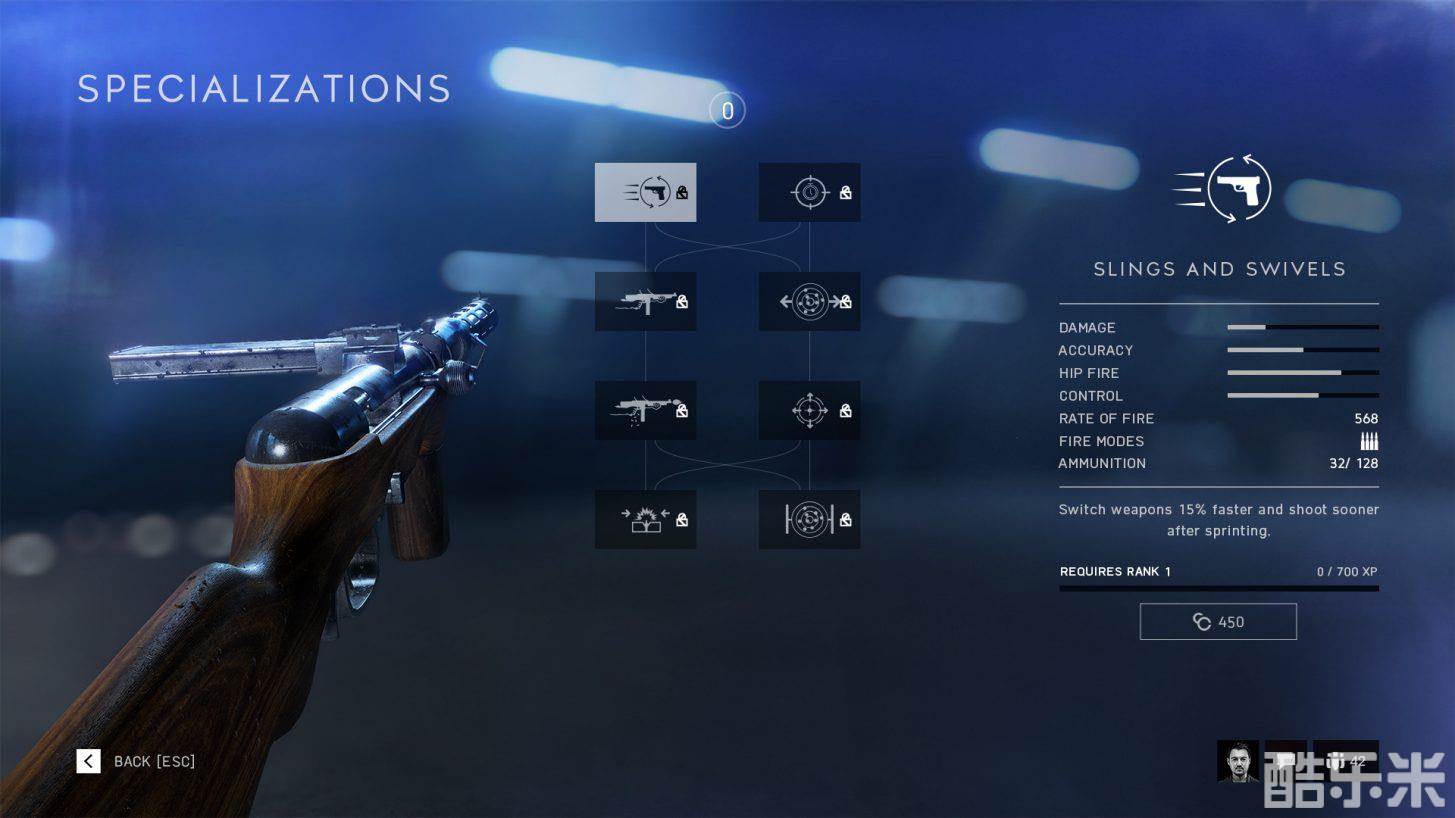Open the squad icon showing 42
Screen dimensions: 1455x818
pyautogui.click(x=1346, y=761)
